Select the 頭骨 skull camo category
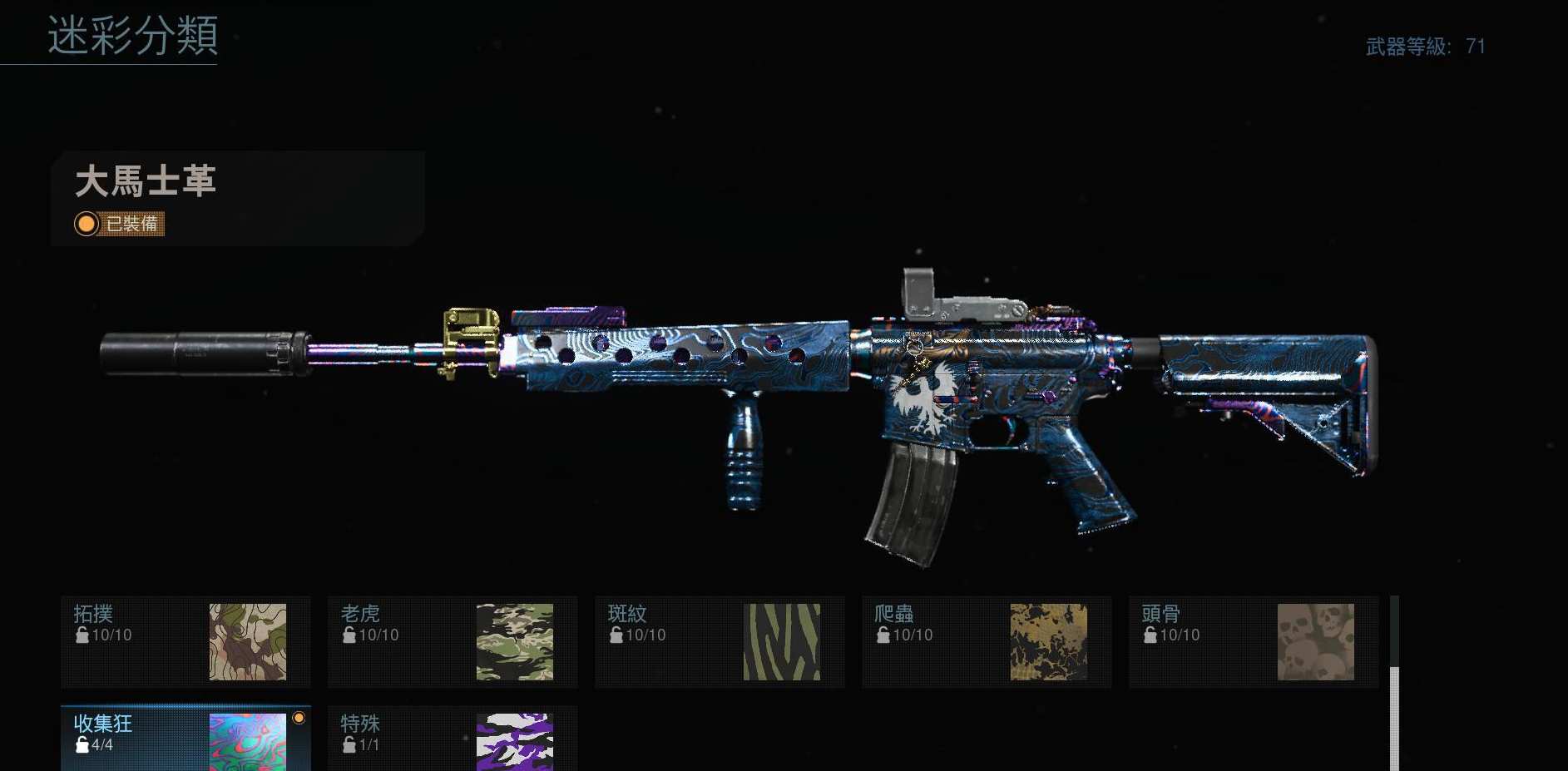The image size is (1568, 771). point(1254,641)
